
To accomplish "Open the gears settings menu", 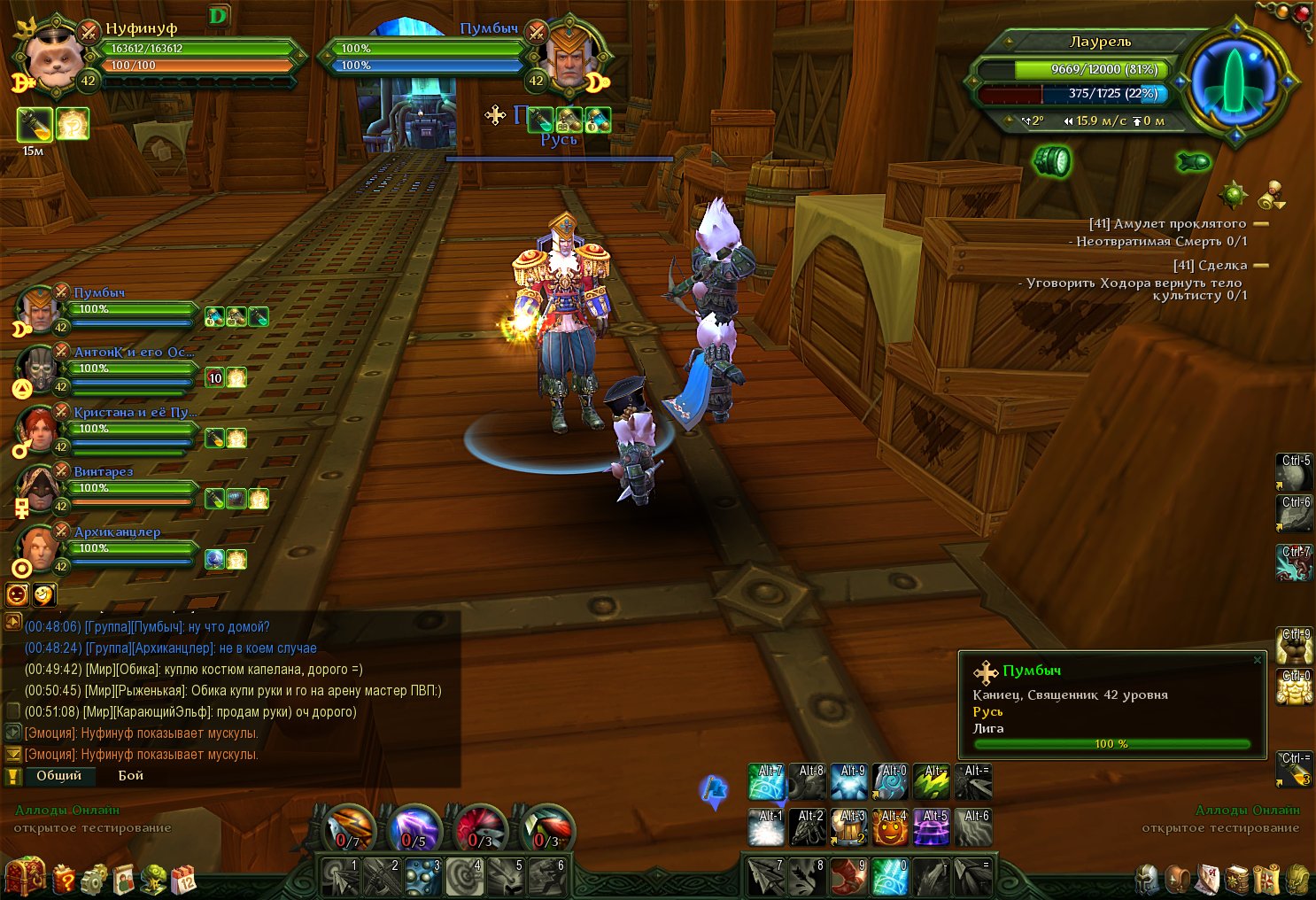I will click(x=94, y=879).
